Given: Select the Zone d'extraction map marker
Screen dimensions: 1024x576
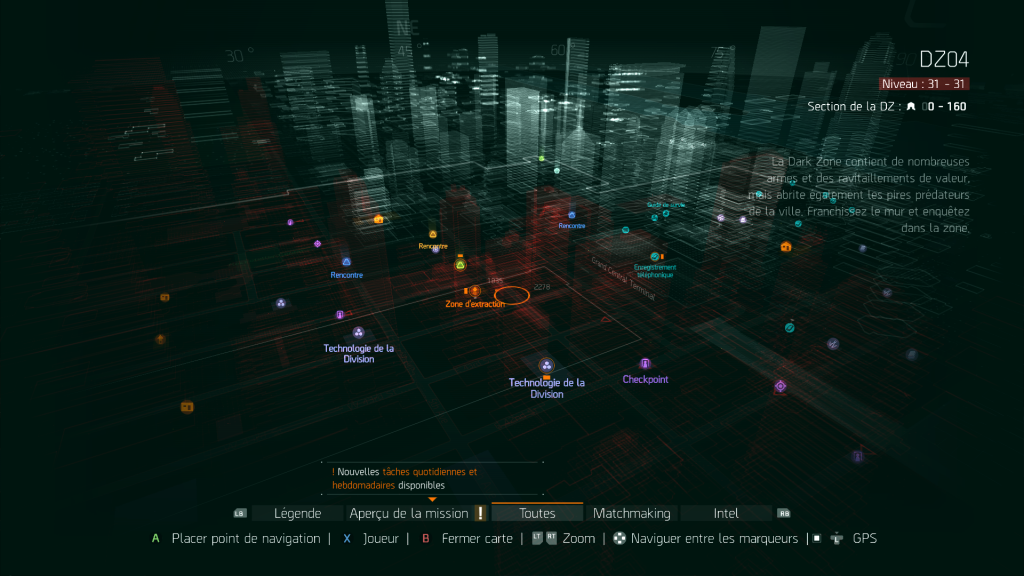Looking at the screenshot, I should [x=474, y=291].
